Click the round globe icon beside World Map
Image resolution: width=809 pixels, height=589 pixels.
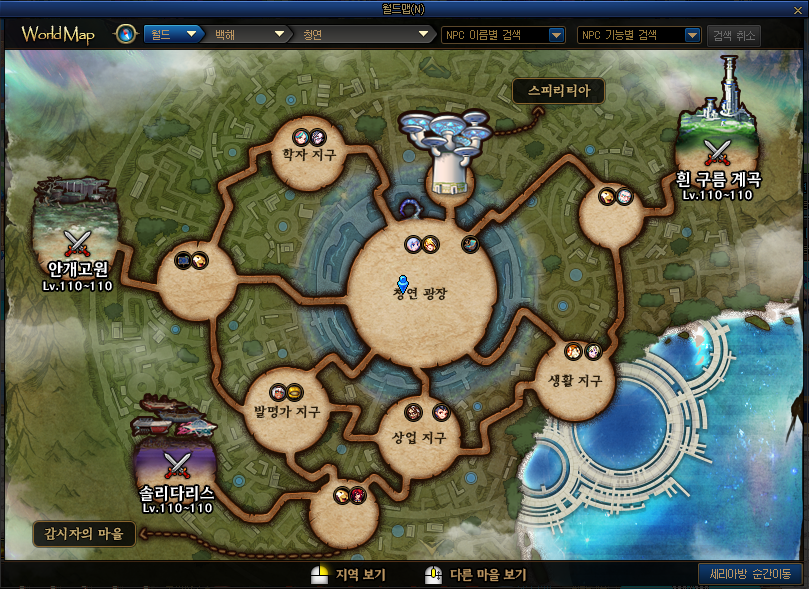click(126, 35)
